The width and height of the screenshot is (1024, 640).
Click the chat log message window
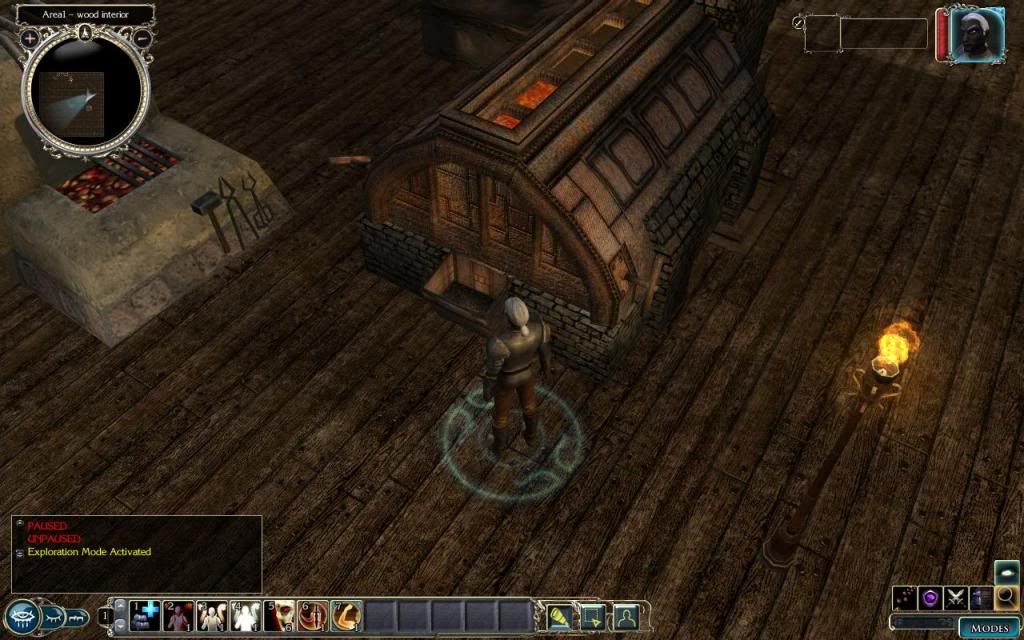click(x=137, y=553)
